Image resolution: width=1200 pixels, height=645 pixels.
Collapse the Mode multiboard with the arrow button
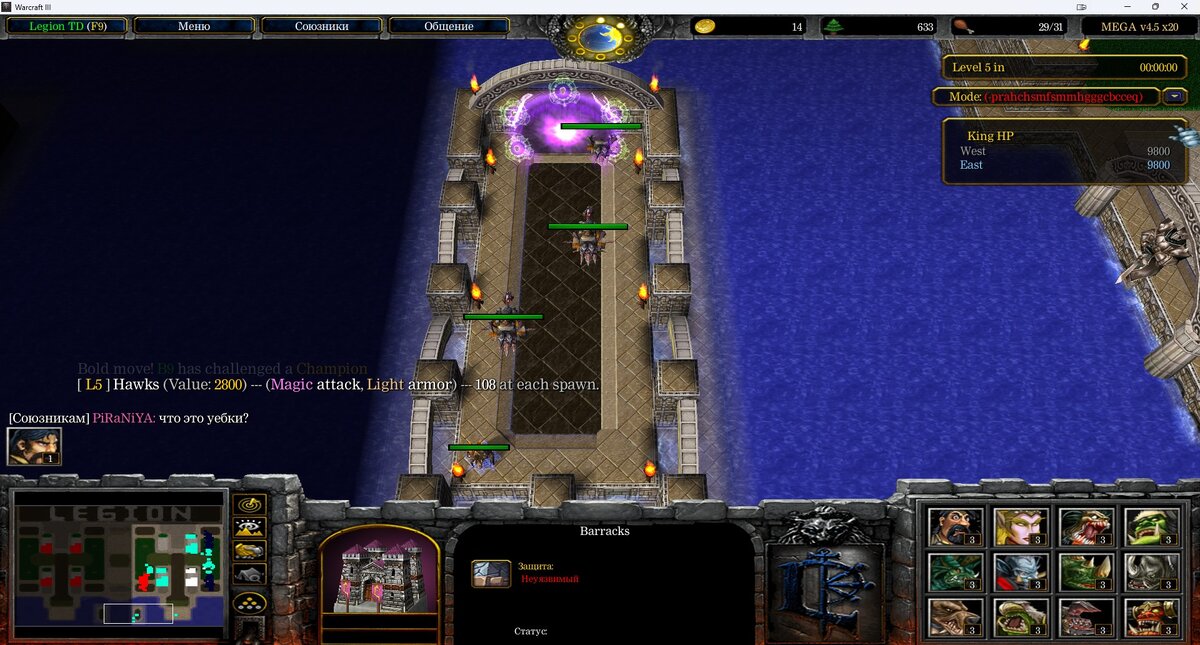[x=1175, y=97]
